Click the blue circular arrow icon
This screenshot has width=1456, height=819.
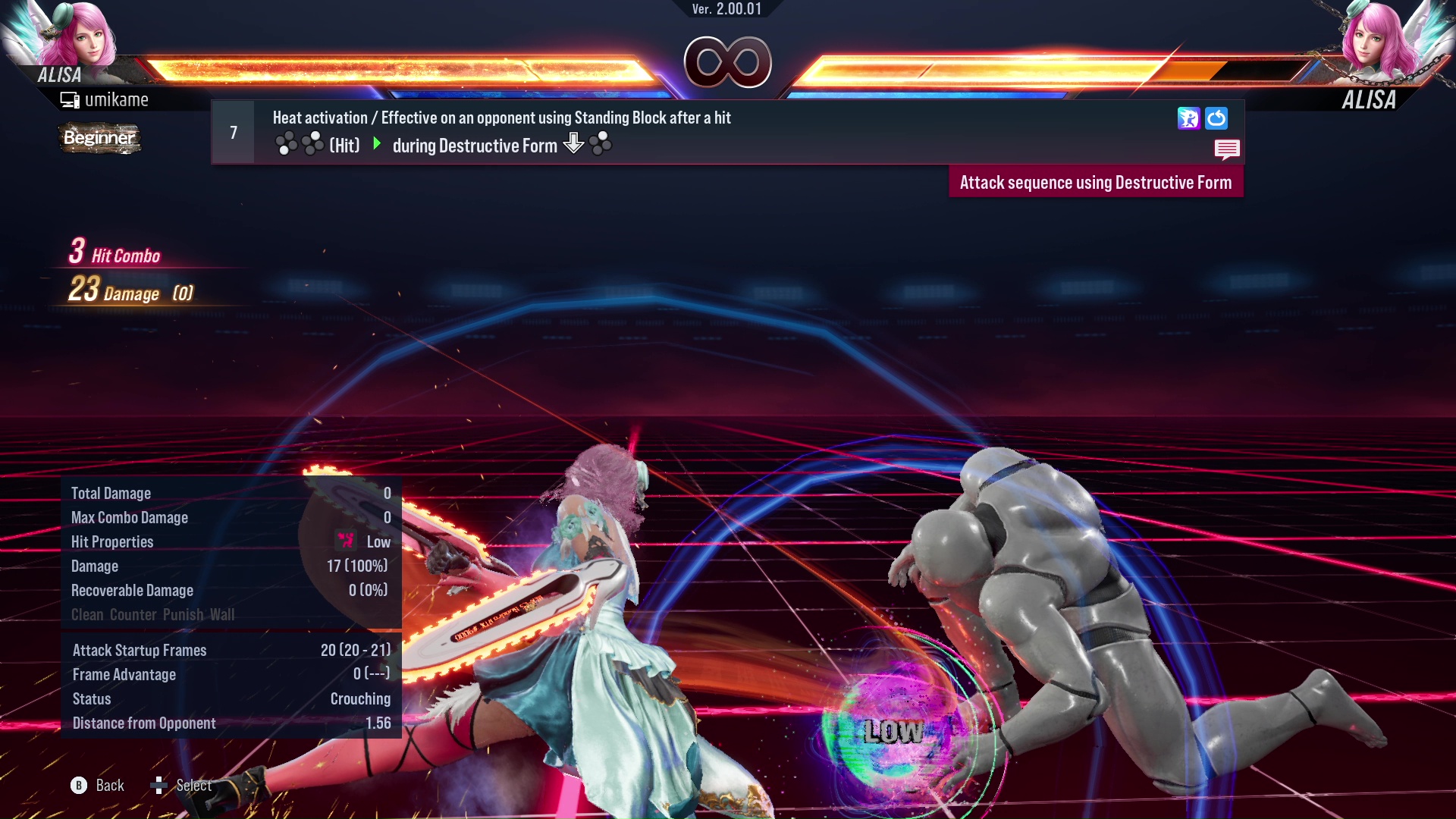coord(1216,118)
